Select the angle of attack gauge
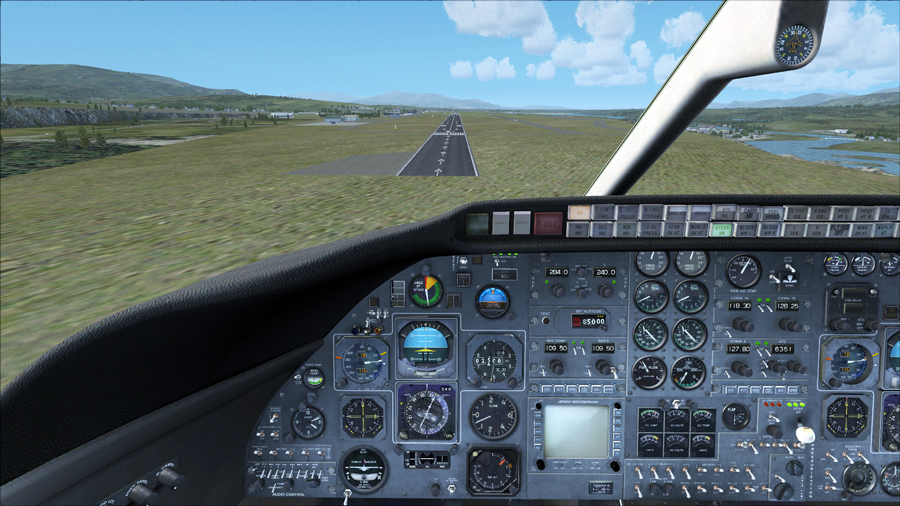900x506 pixels. pos(427,291)
